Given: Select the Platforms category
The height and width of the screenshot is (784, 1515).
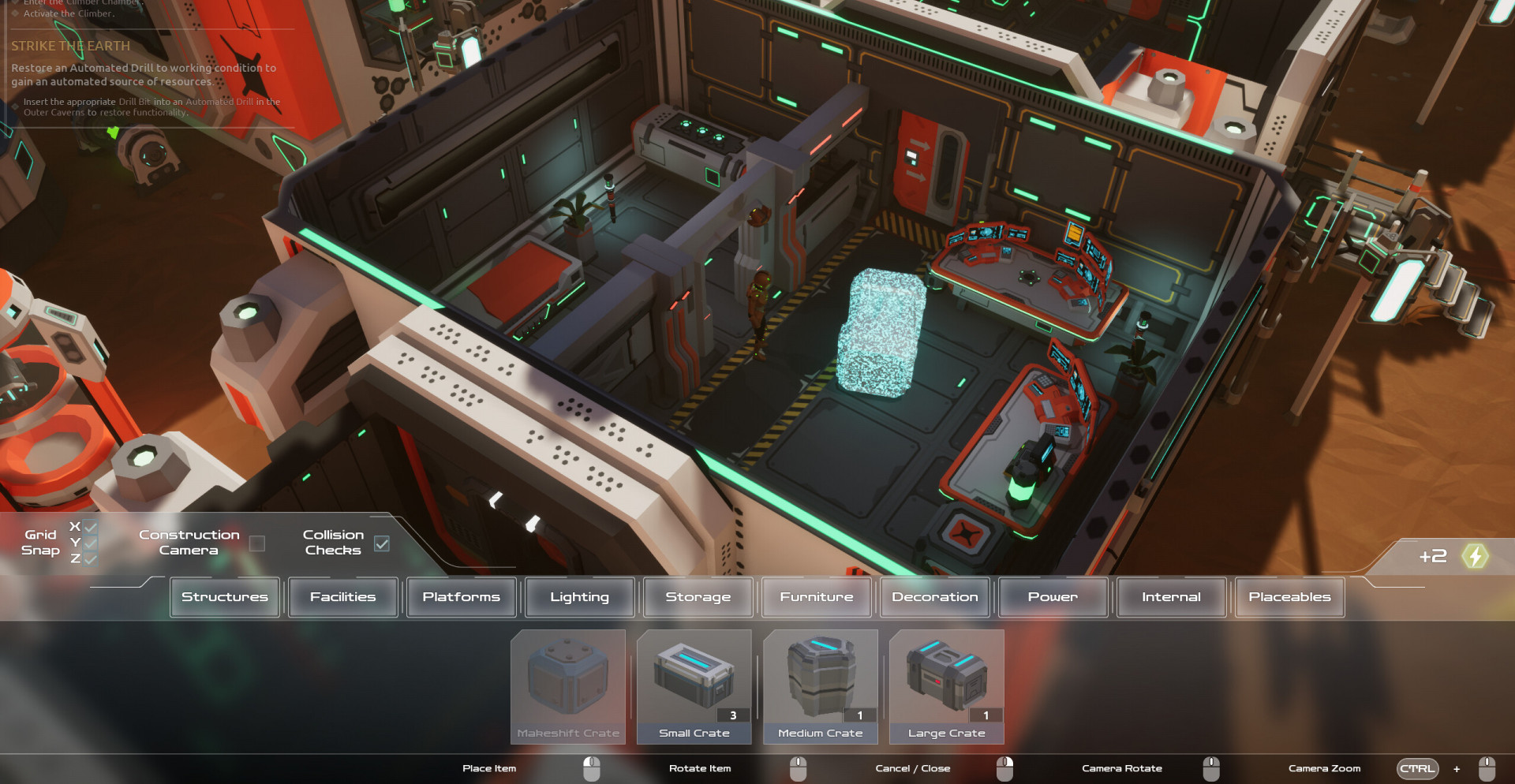Looking at the screenshot, I should coord(462,597).
